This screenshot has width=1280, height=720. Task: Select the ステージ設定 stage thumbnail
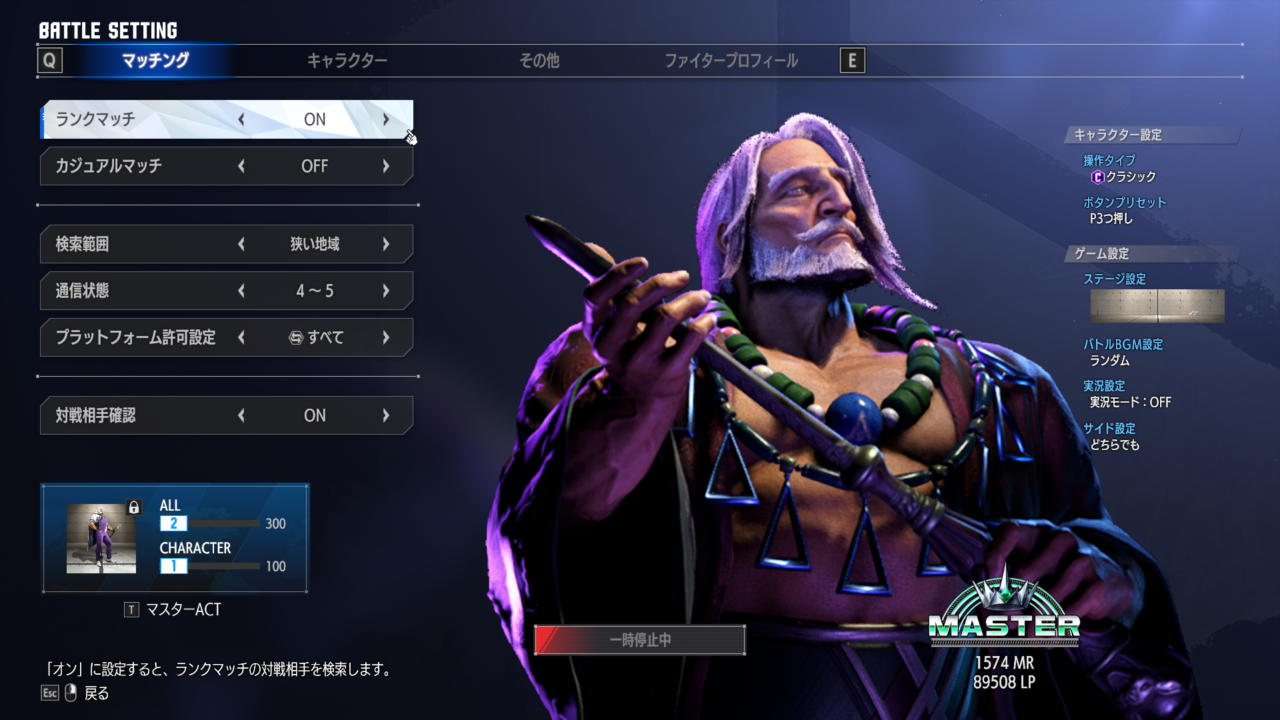click(1157, 306)
